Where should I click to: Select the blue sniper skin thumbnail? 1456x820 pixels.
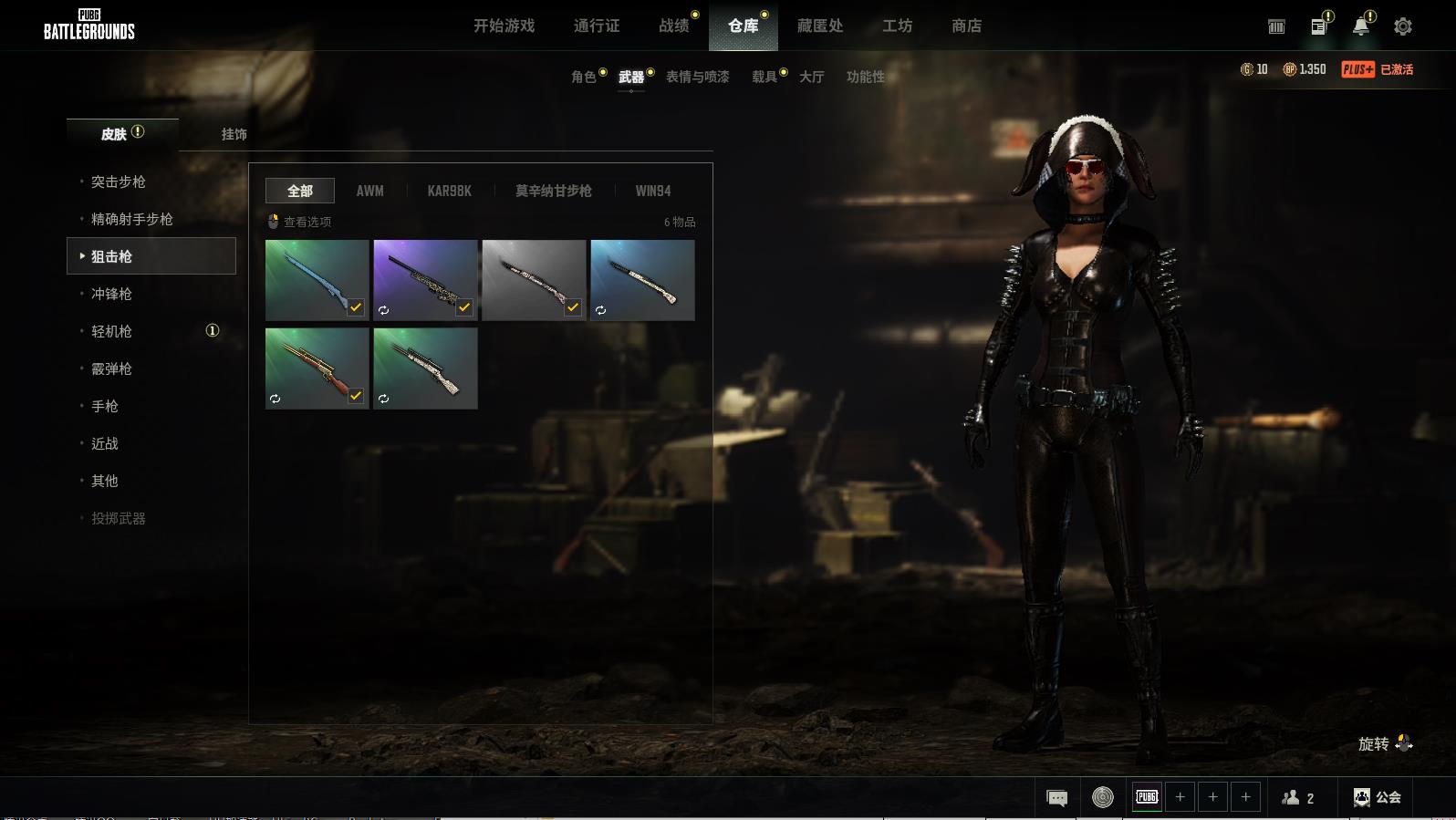point(317,280)
